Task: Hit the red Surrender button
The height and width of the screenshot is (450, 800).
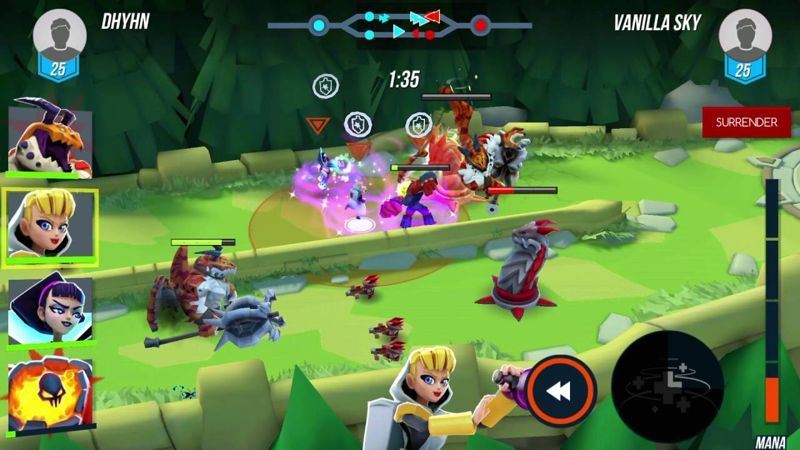Action: click(x=746, y=122)
